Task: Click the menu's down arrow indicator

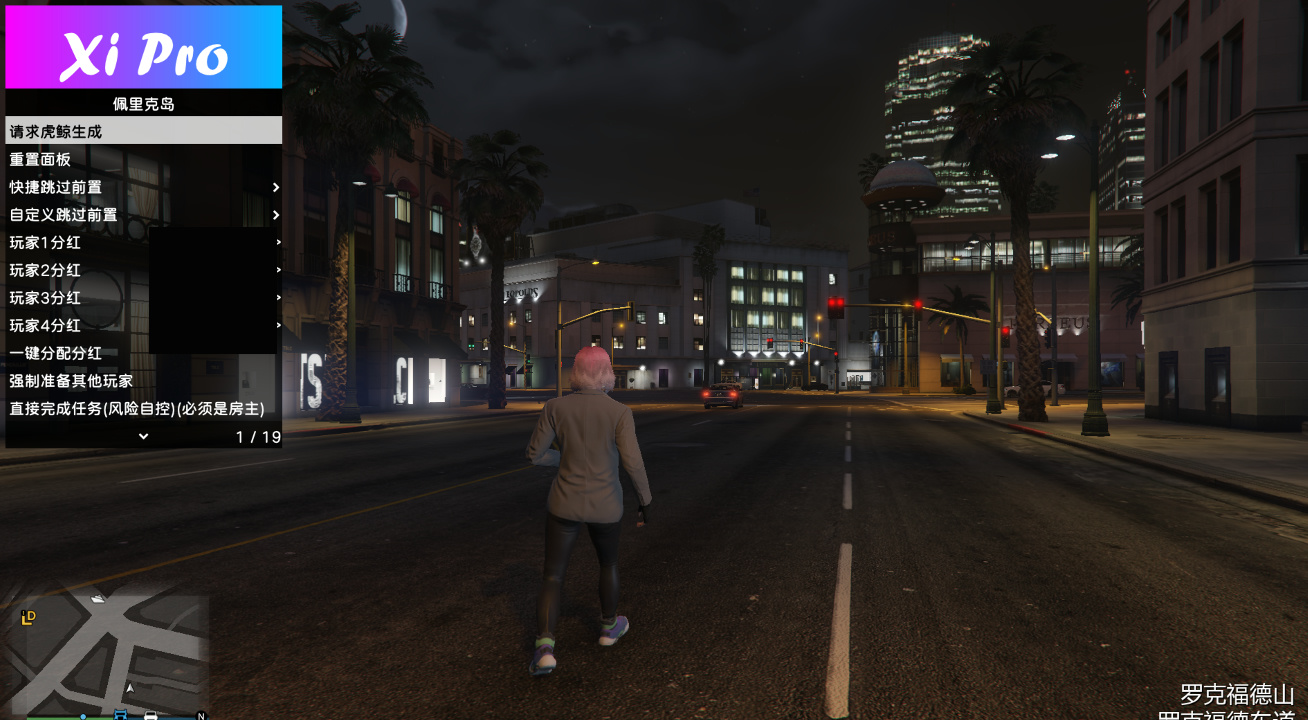Action: click(143, 436)
